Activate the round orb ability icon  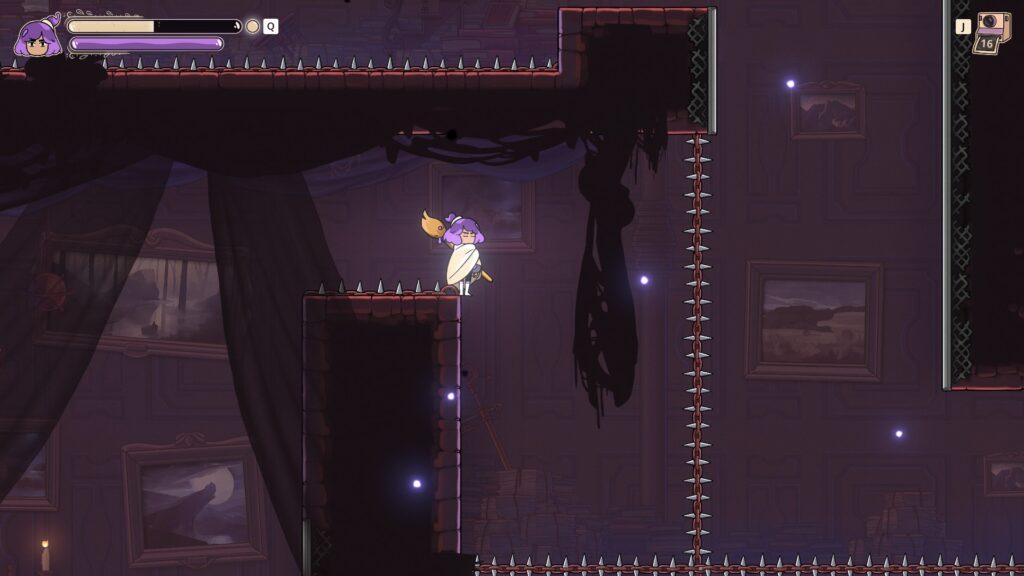click(x=253, y=27)
